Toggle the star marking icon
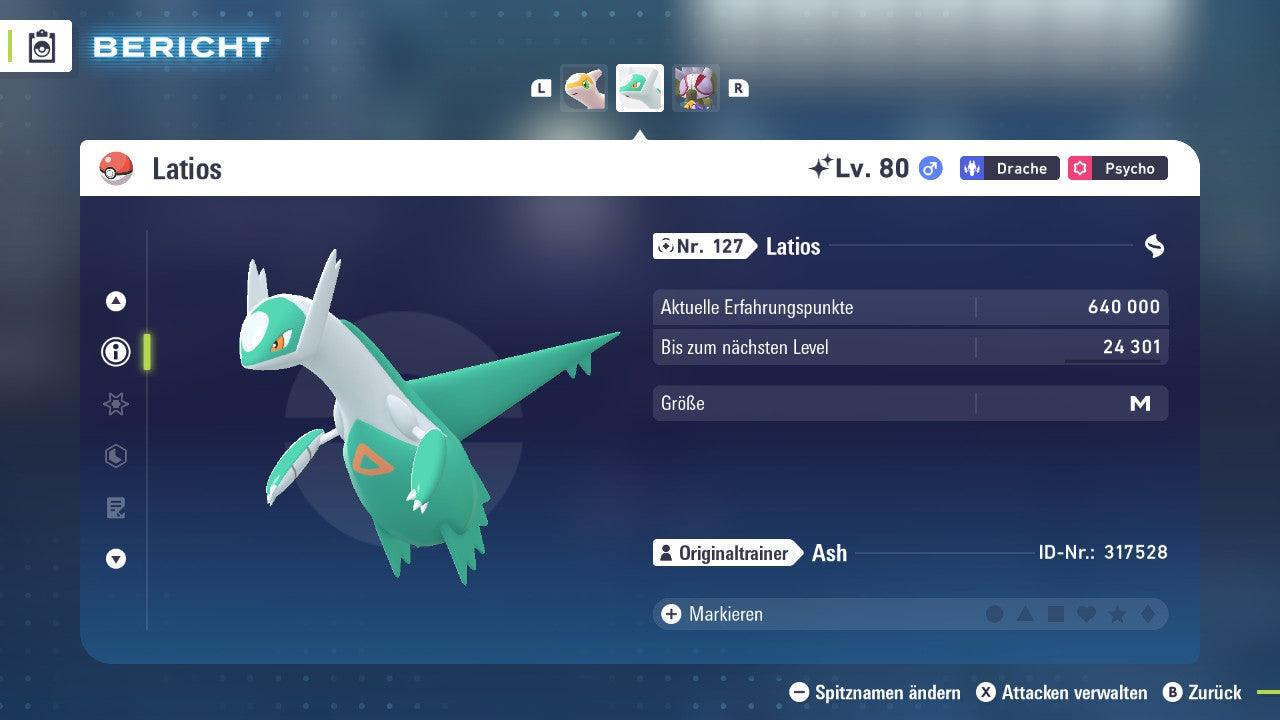Viewport: 1280px width, 720px height. [x=1118, y=614]
